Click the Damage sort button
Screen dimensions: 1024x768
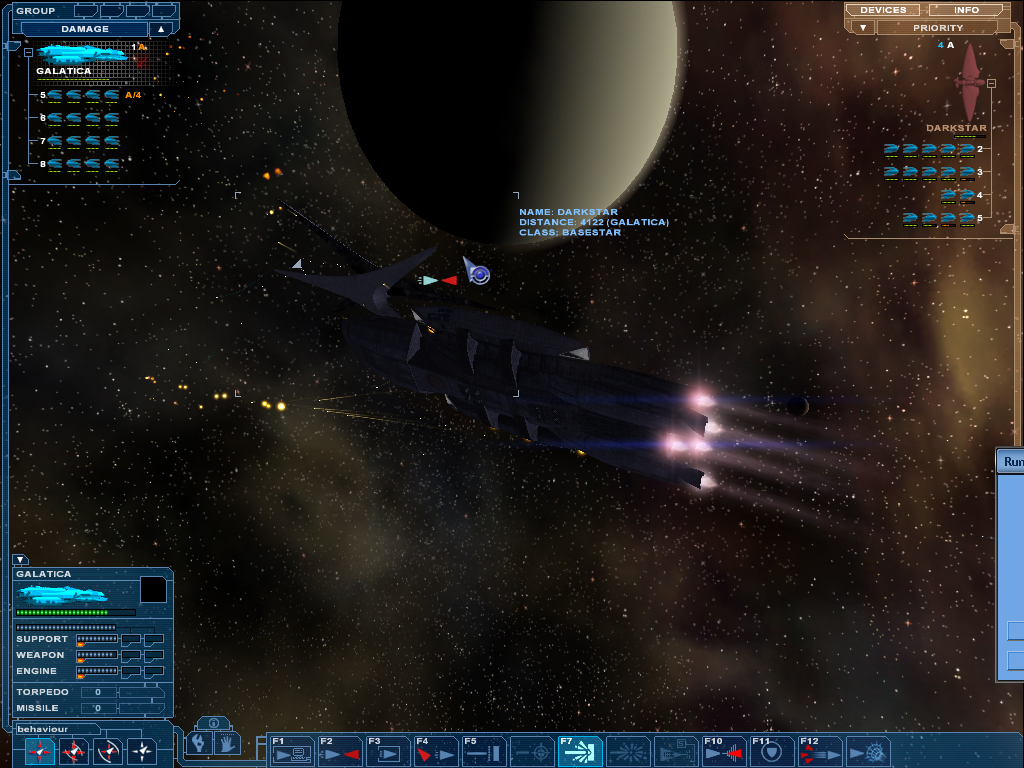[85, 29]
